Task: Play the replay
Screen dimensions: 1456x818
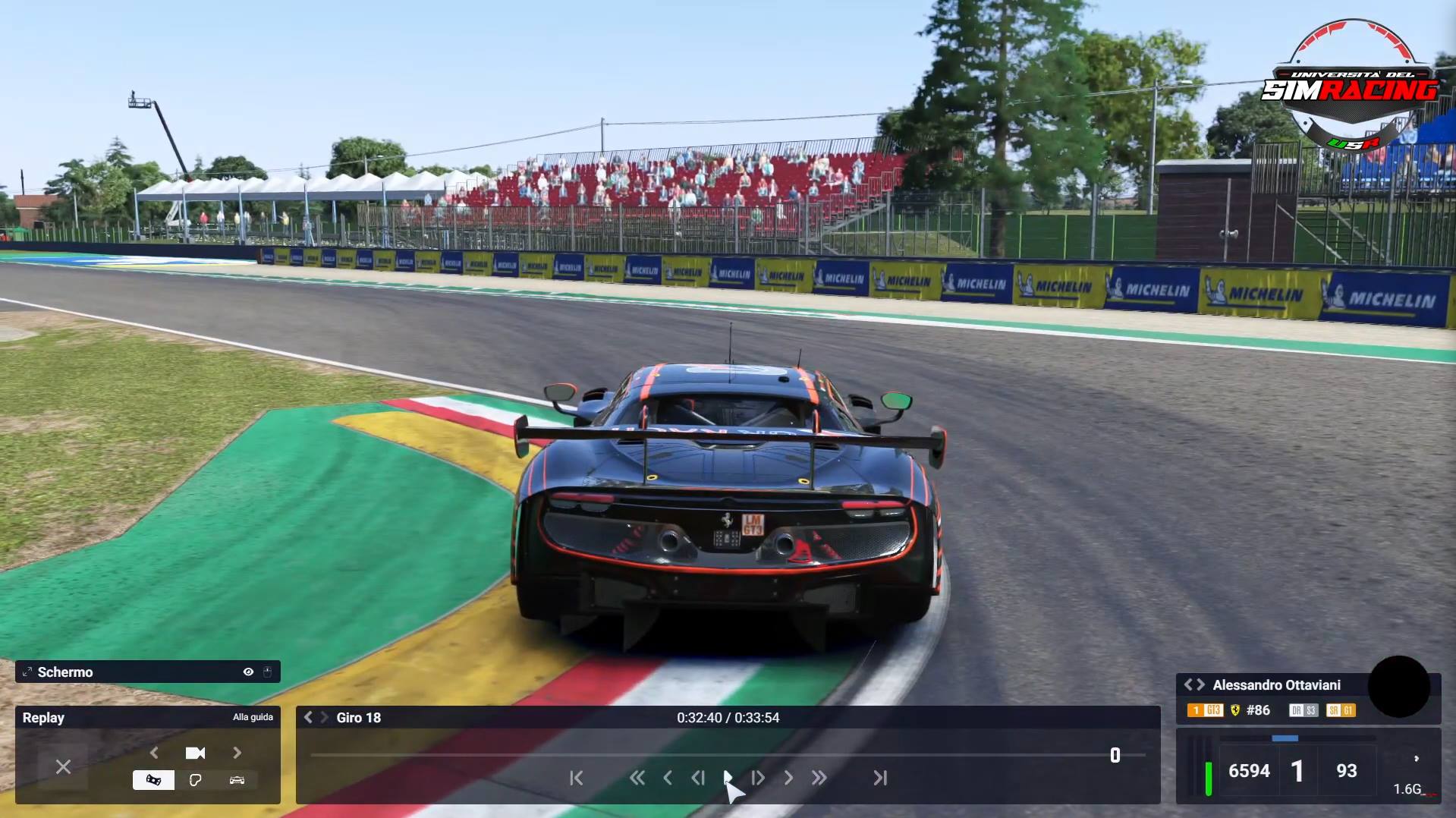Action: (728, 778)
